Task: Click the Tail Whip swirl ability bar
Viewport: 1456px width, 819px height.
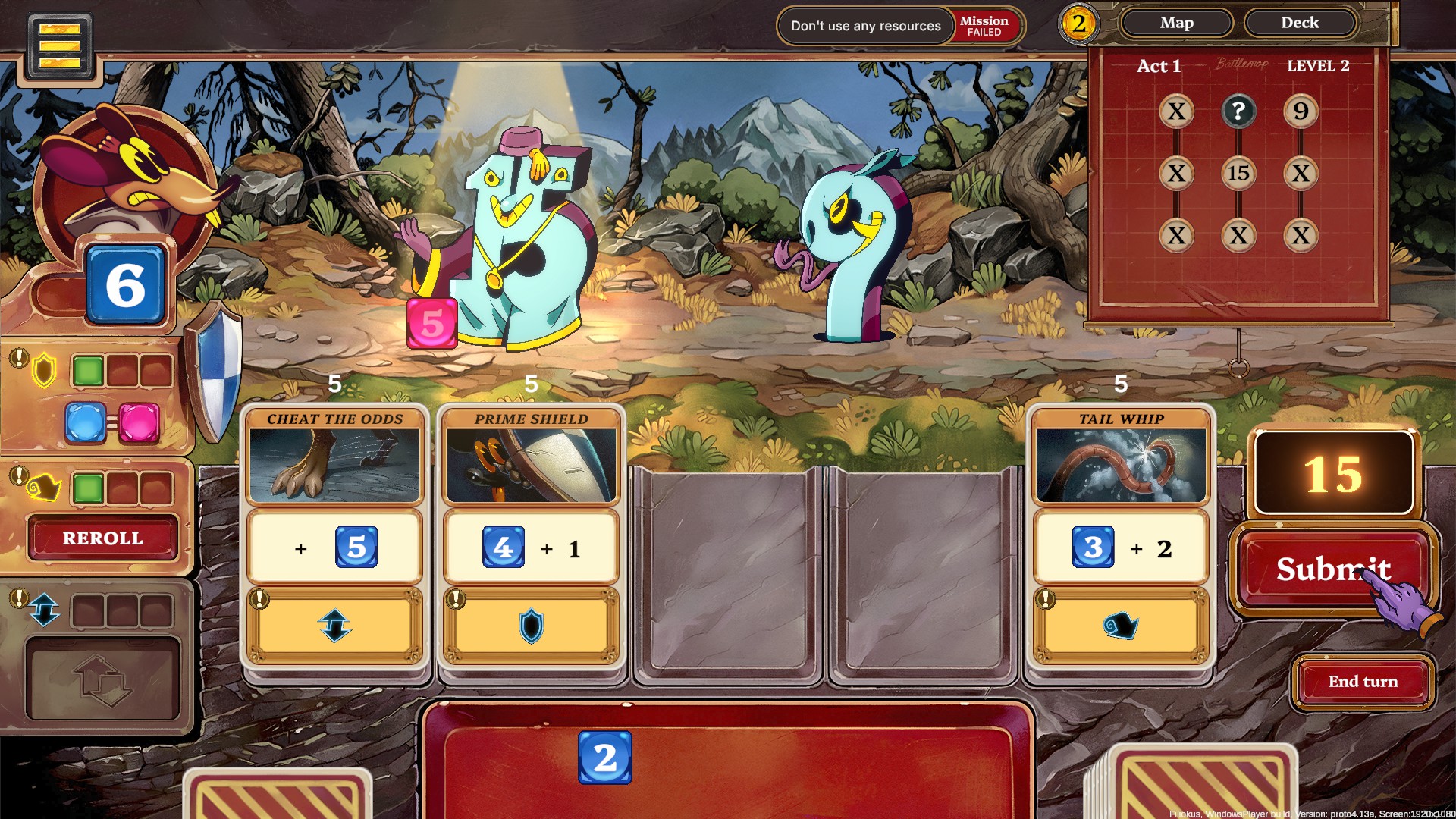Action: [x=1121, y=626]
